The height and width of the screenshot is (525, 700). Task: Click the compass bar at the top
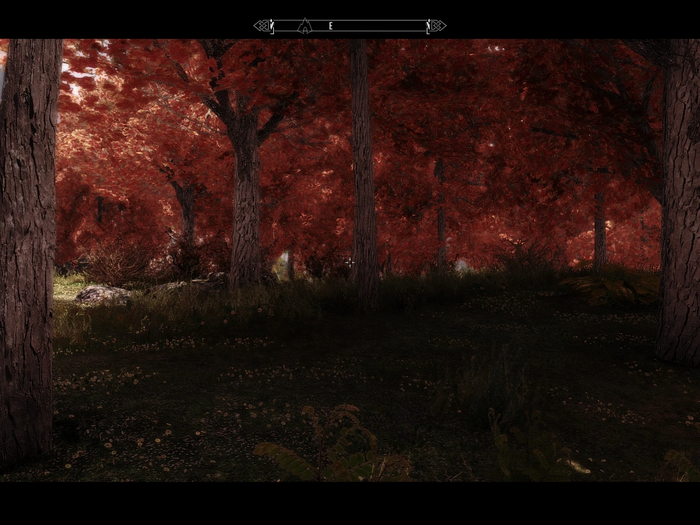tap(350, 26)
